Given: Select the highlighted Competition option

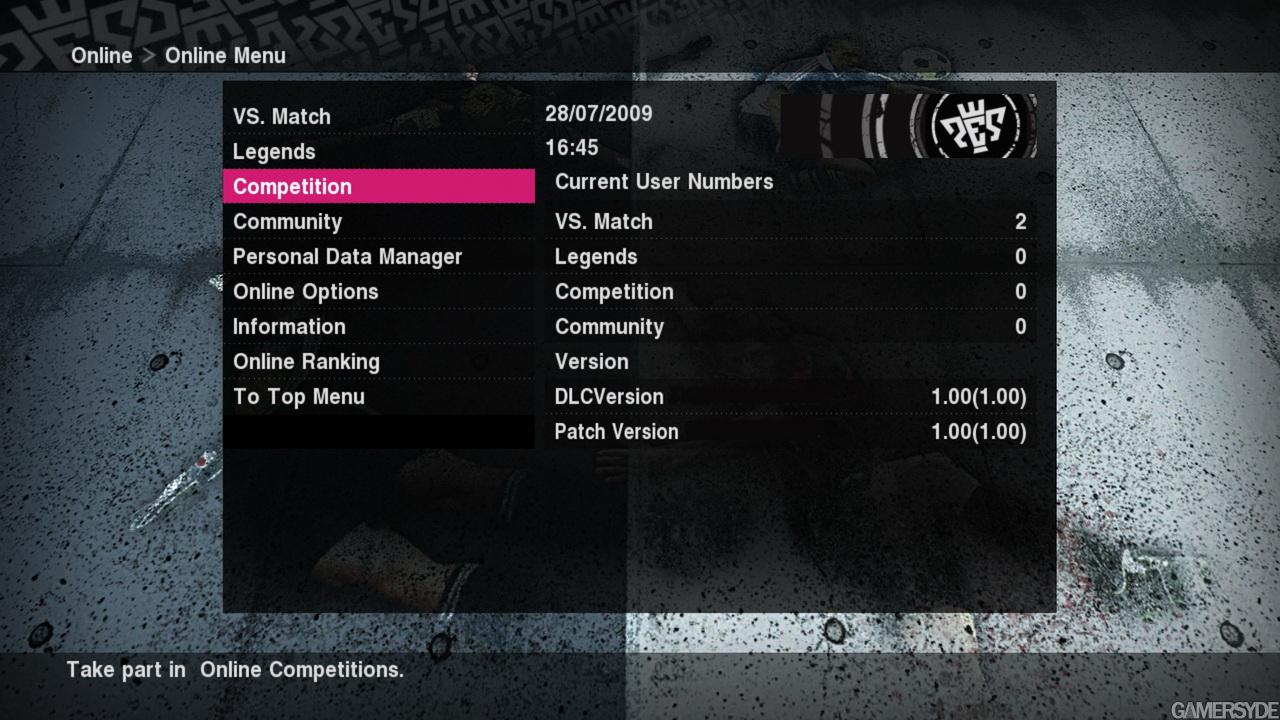Looking at the screenshot, I should pyautogui.click(x=292, y=186).
